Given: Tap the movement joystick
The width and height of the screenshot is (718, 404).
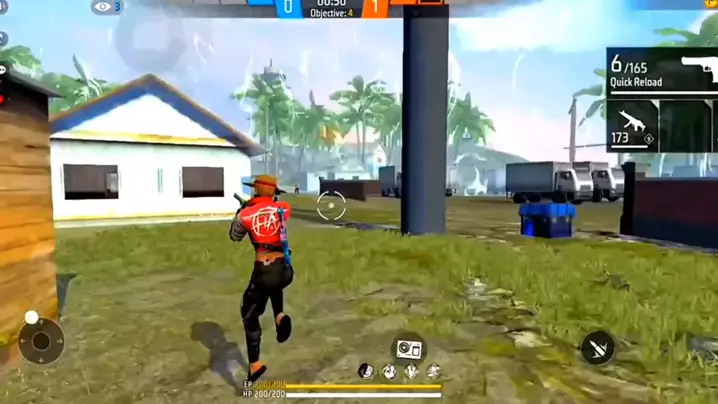Looking at the screenshot, I should pyautogui.click(x=41, y=341).
